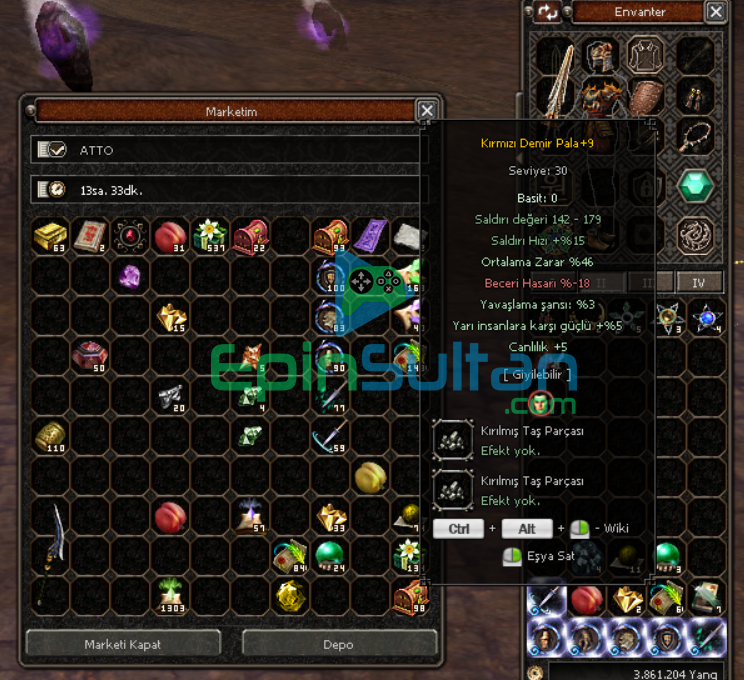
Task: Select the purple crystal in the market
Action: (x=130, y=276)
